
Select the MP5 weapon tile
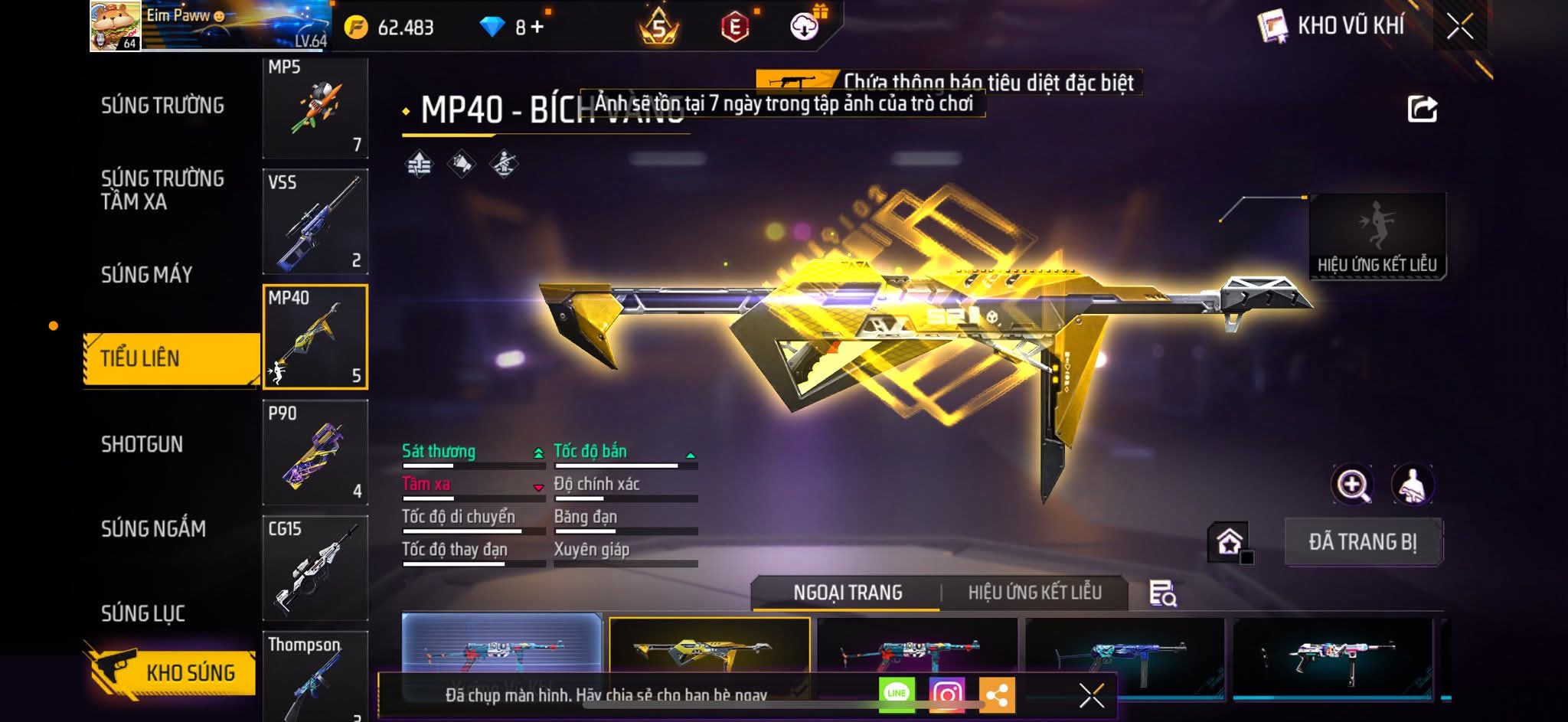[315, 107]
